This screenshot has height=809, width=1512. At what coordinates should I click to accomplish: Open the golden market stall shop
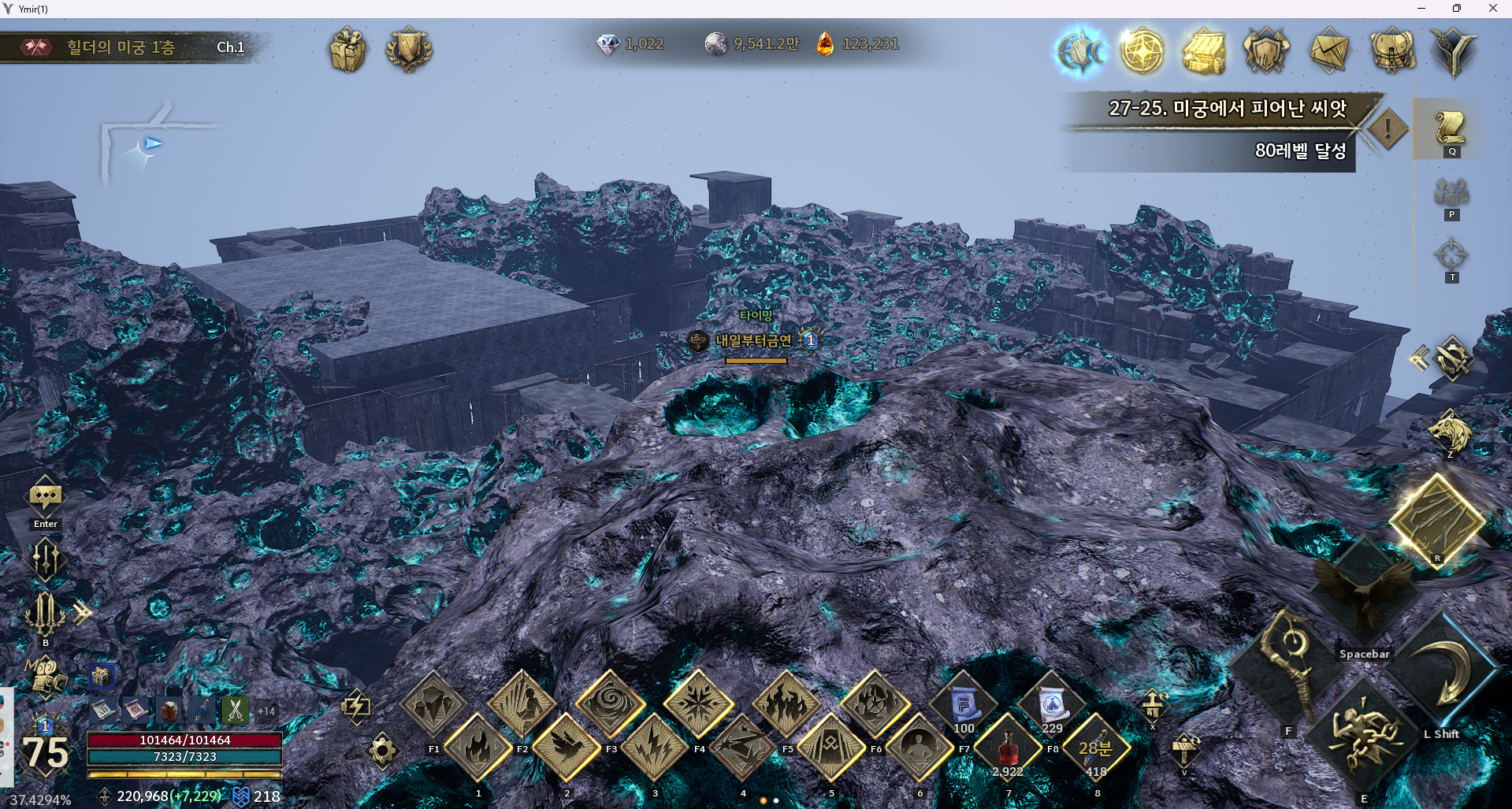point(1204,52)
